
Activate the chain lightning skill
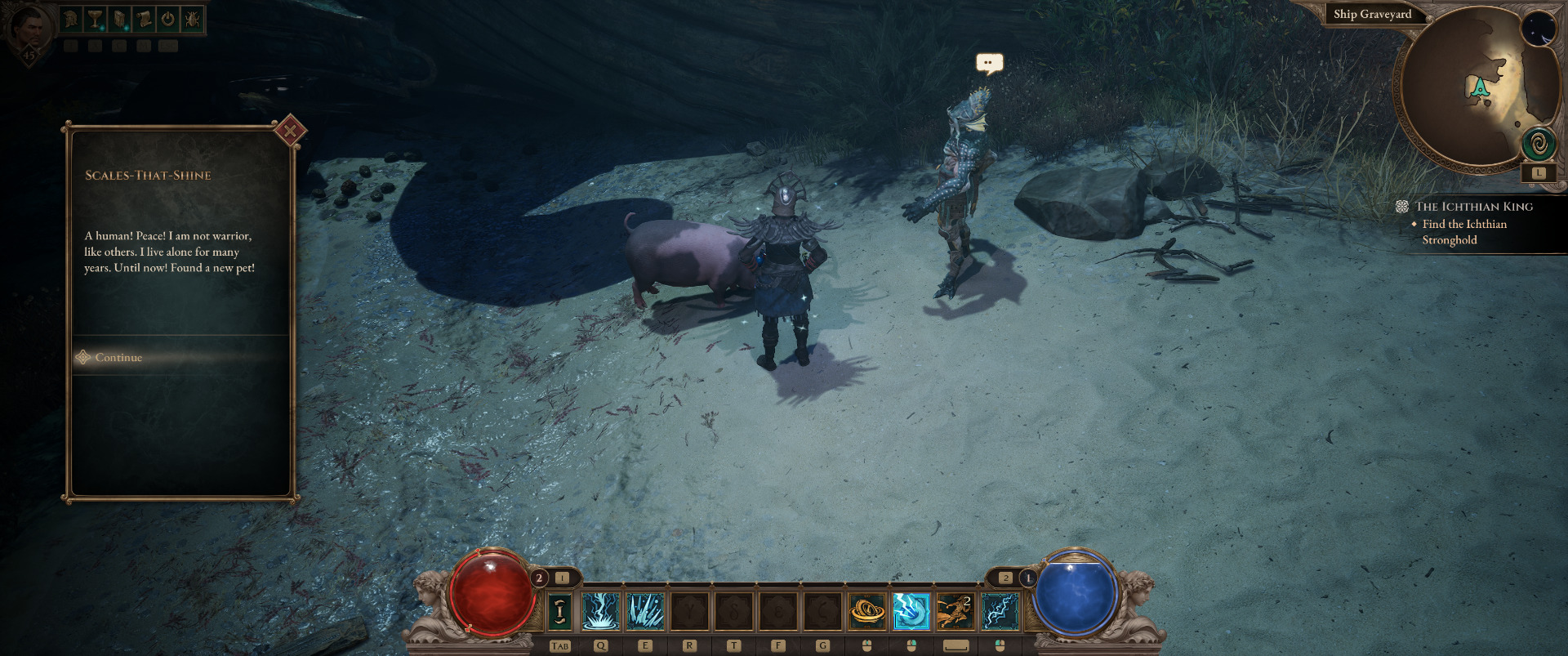click(x=1000, y=611)
